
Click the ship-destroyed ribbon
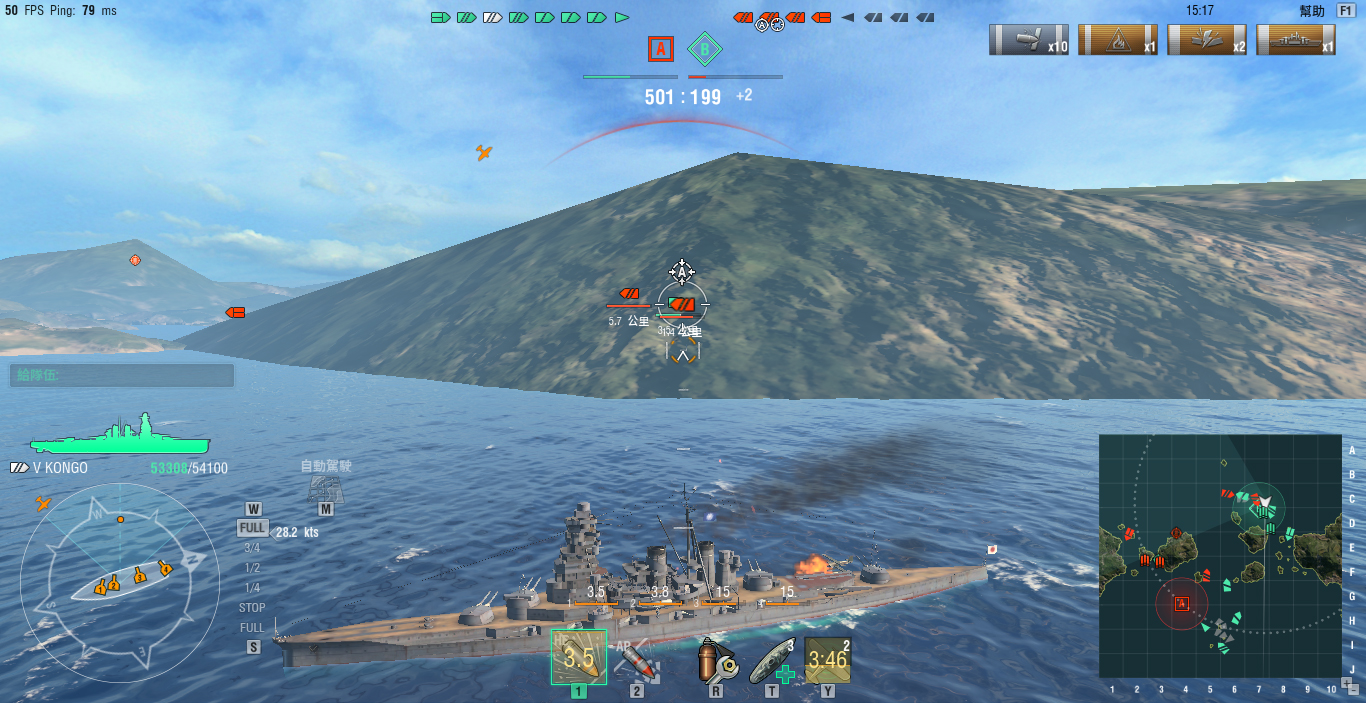pos(1296,40)
